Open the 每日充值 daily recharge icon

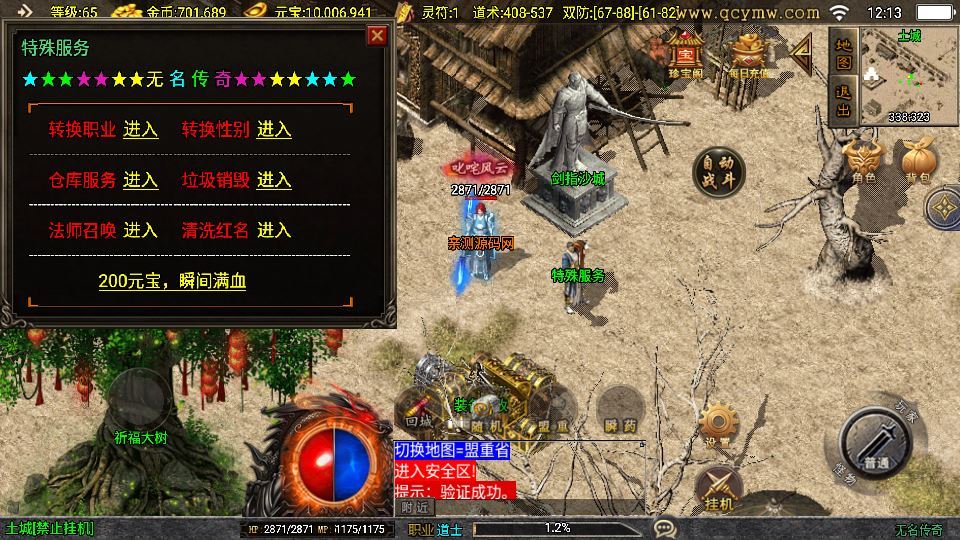click(x=749, y=55)
